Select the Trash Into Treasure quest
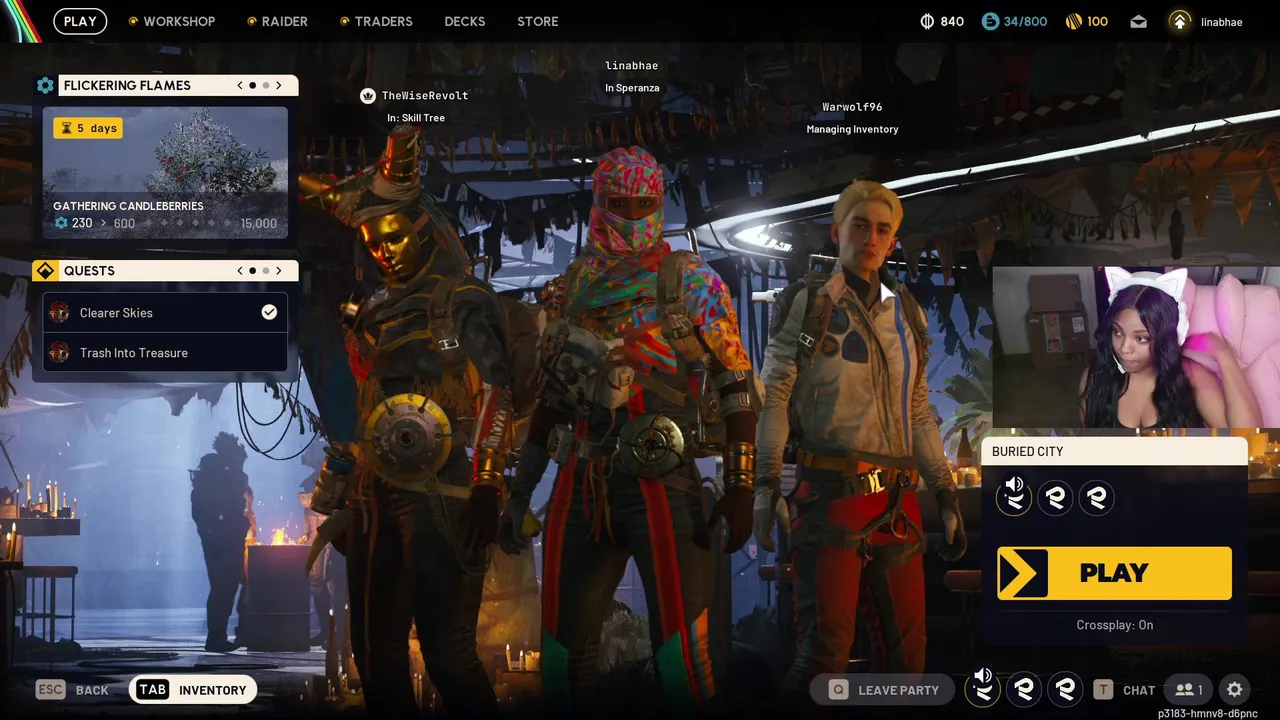This screenshot has width=1280, height=720. point(165,353)
